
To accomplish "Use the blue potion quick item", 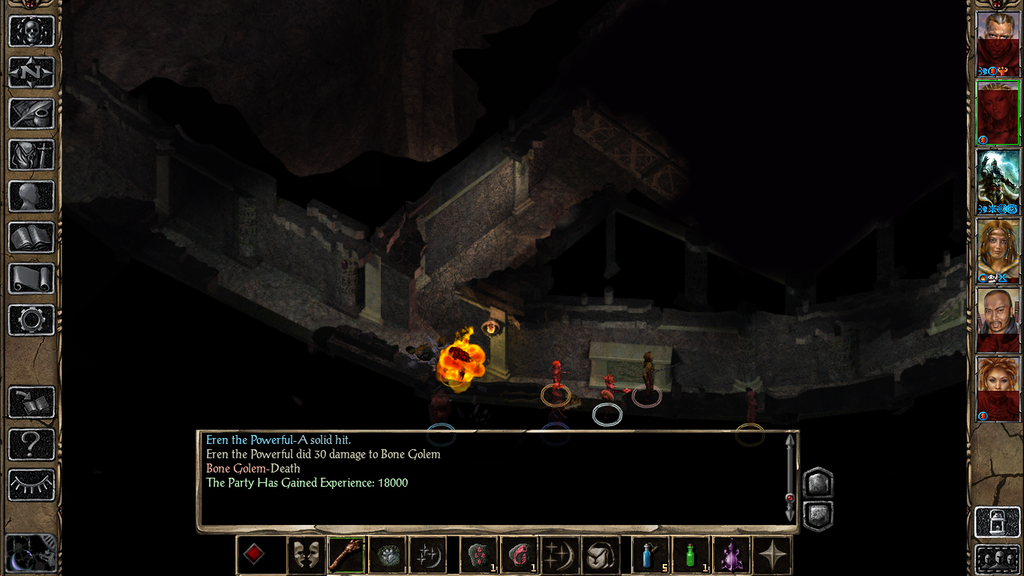I will (x=651, y=555).
